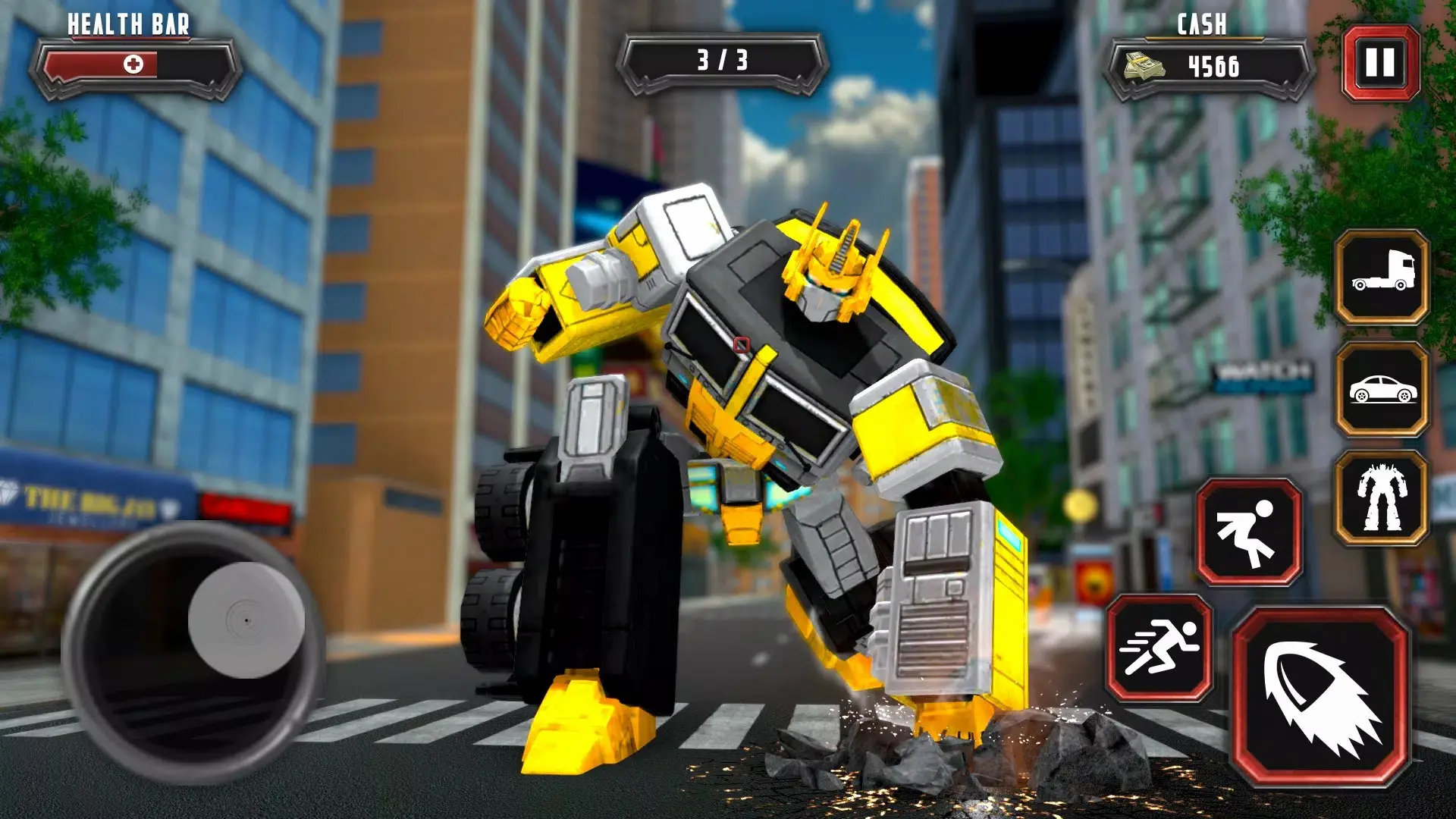This screenshot has width=1456, height=819.
Task: Tap the kick attack button
Action: [x=1249, y=532]
